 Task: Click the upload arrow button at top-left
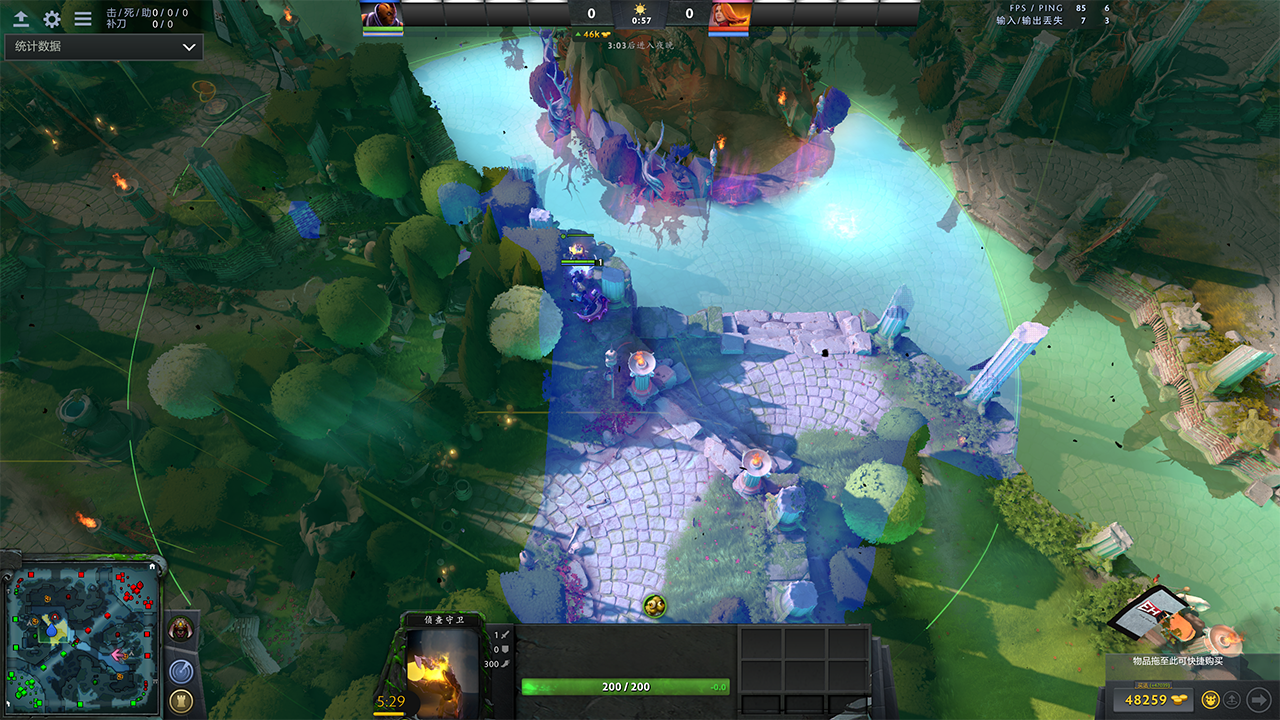[x=21, y=19]
